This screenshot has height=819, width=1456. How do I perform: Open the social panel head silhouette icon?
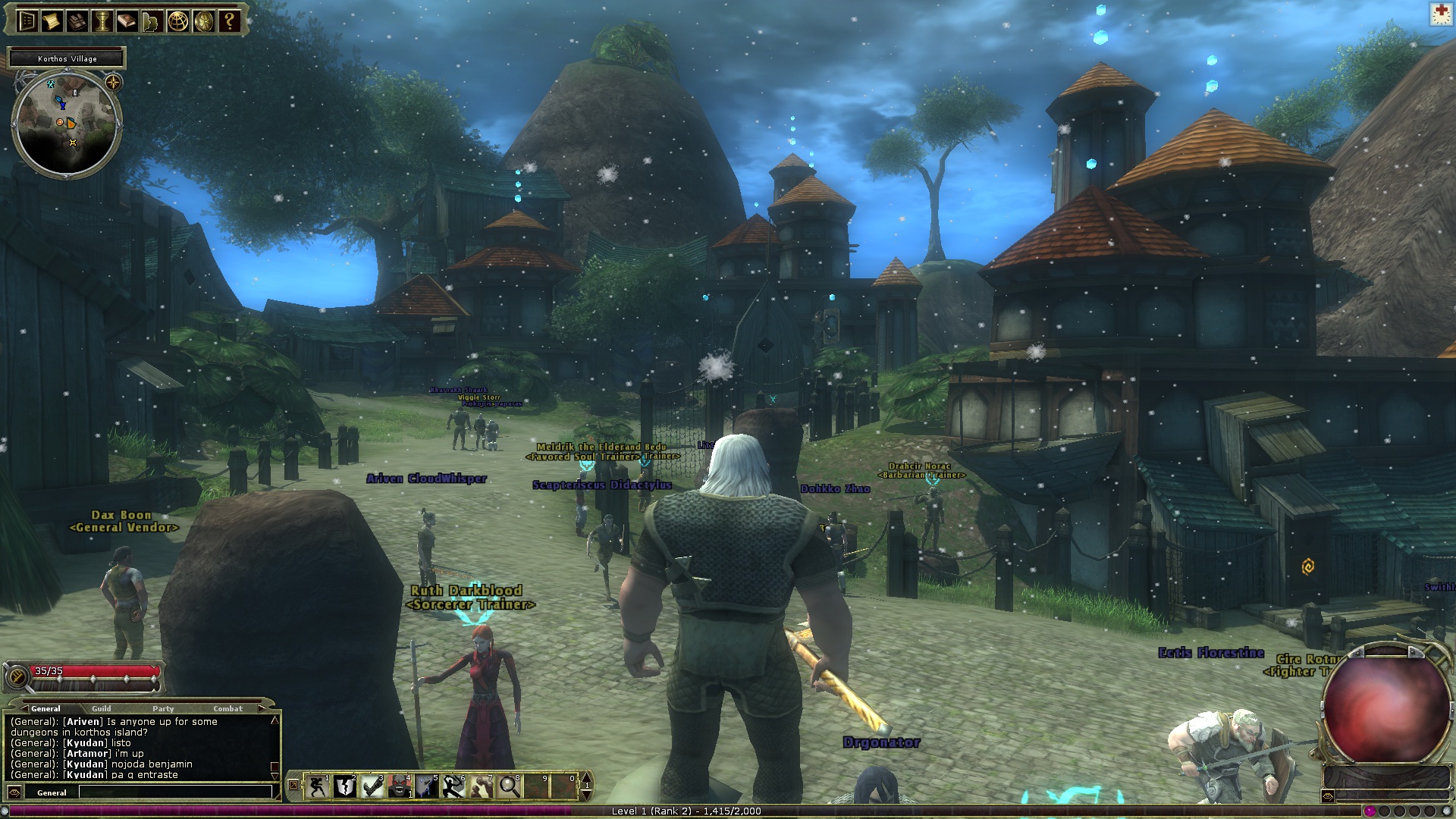pyautogui.click(x=150, y=20)
